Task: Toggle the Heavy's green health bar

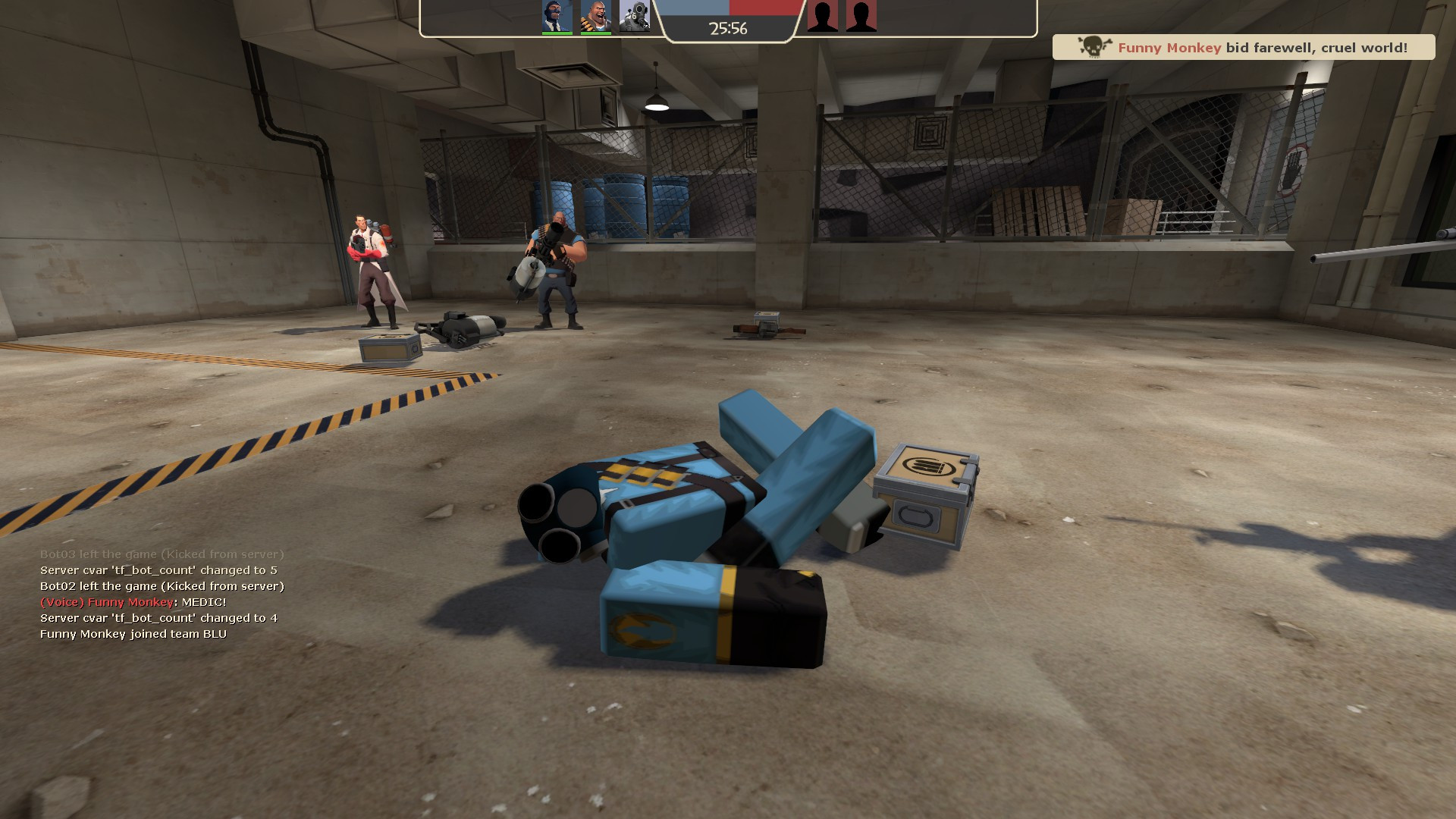Action: click(x=598, y=33)
